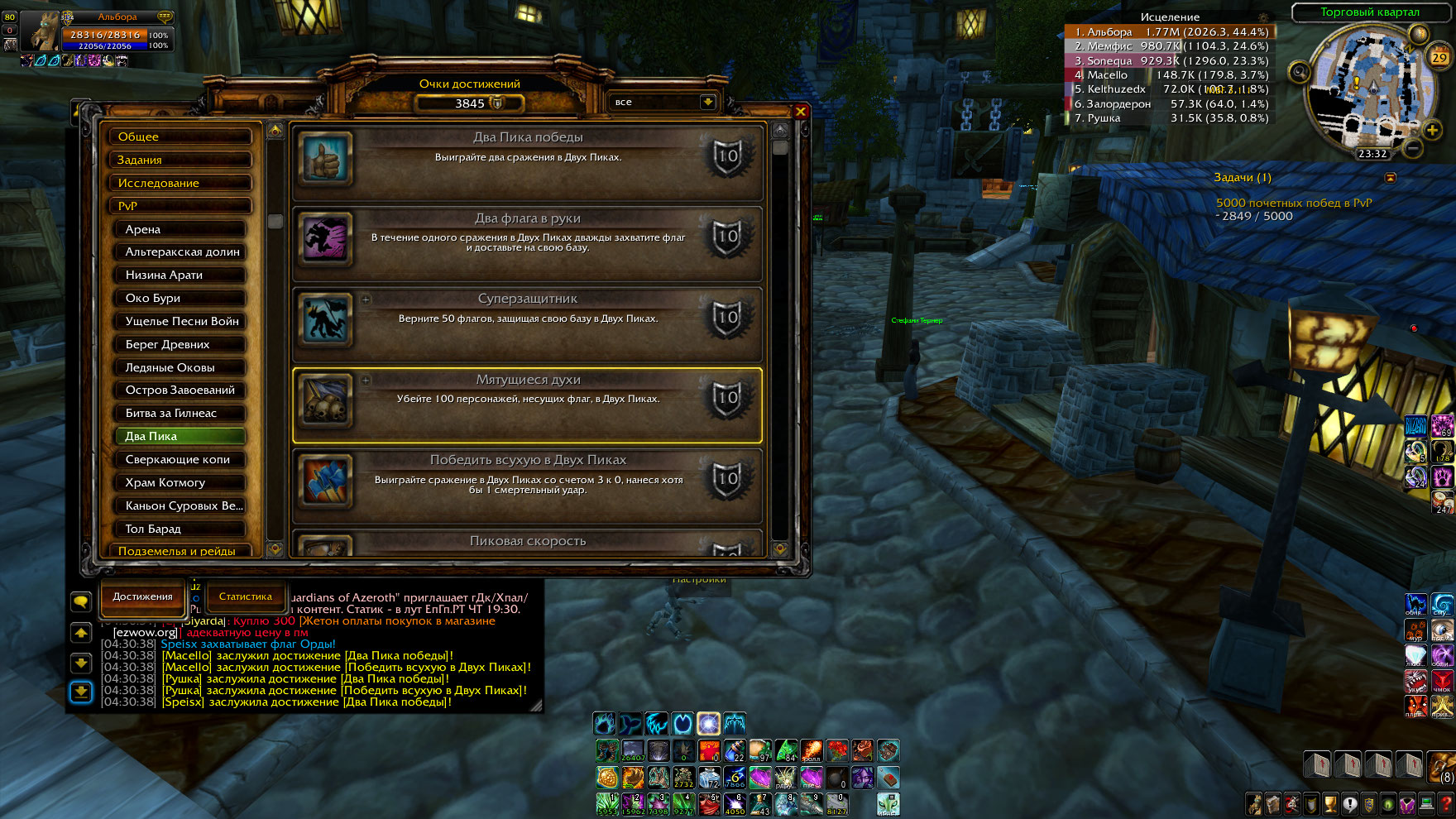1456x819 pixels.
Task: Open Подземелья и рейды category
Action: point(180,550)
